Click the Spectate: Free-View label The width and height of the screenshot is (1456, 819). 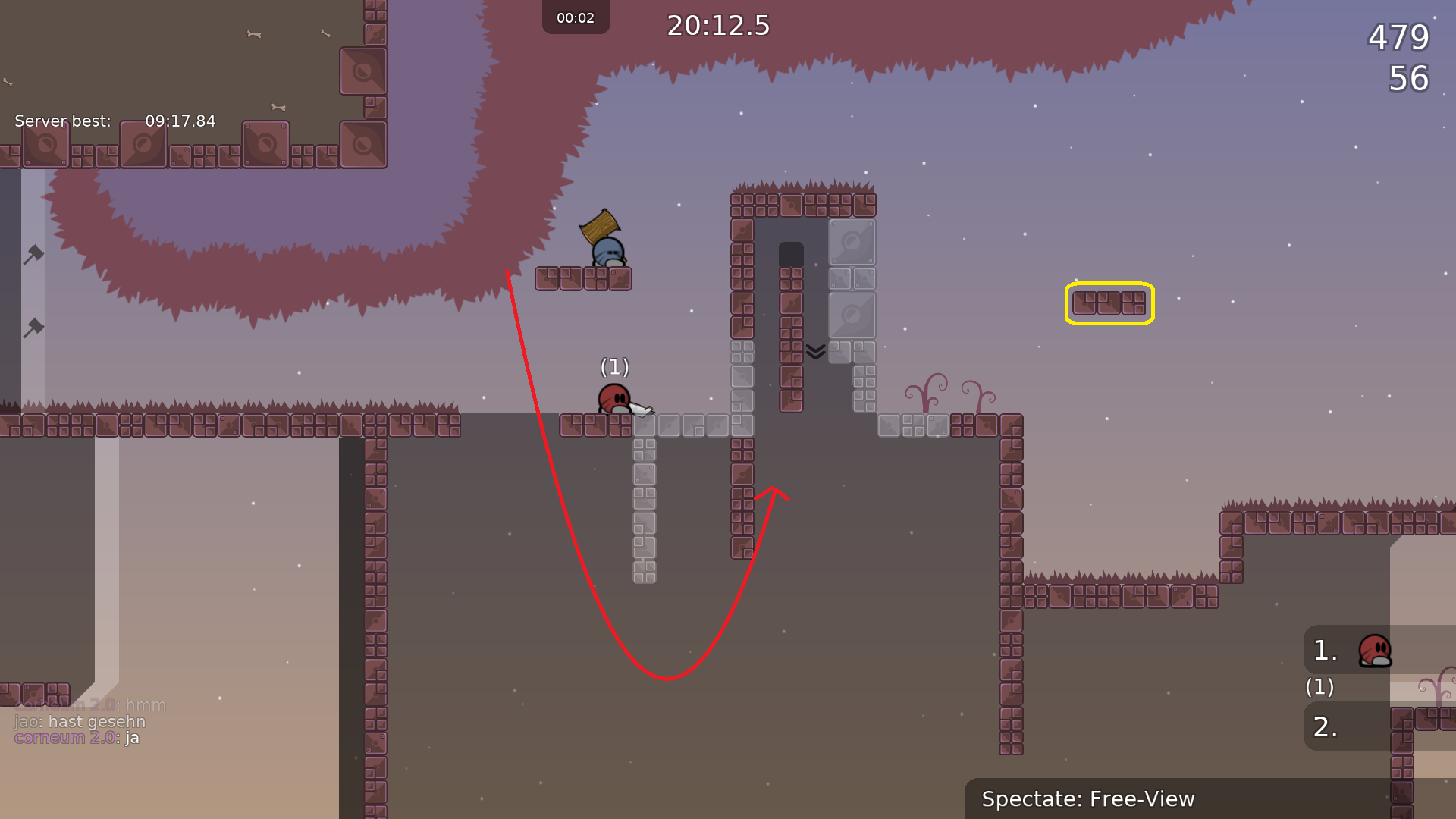pos(1087,799)
